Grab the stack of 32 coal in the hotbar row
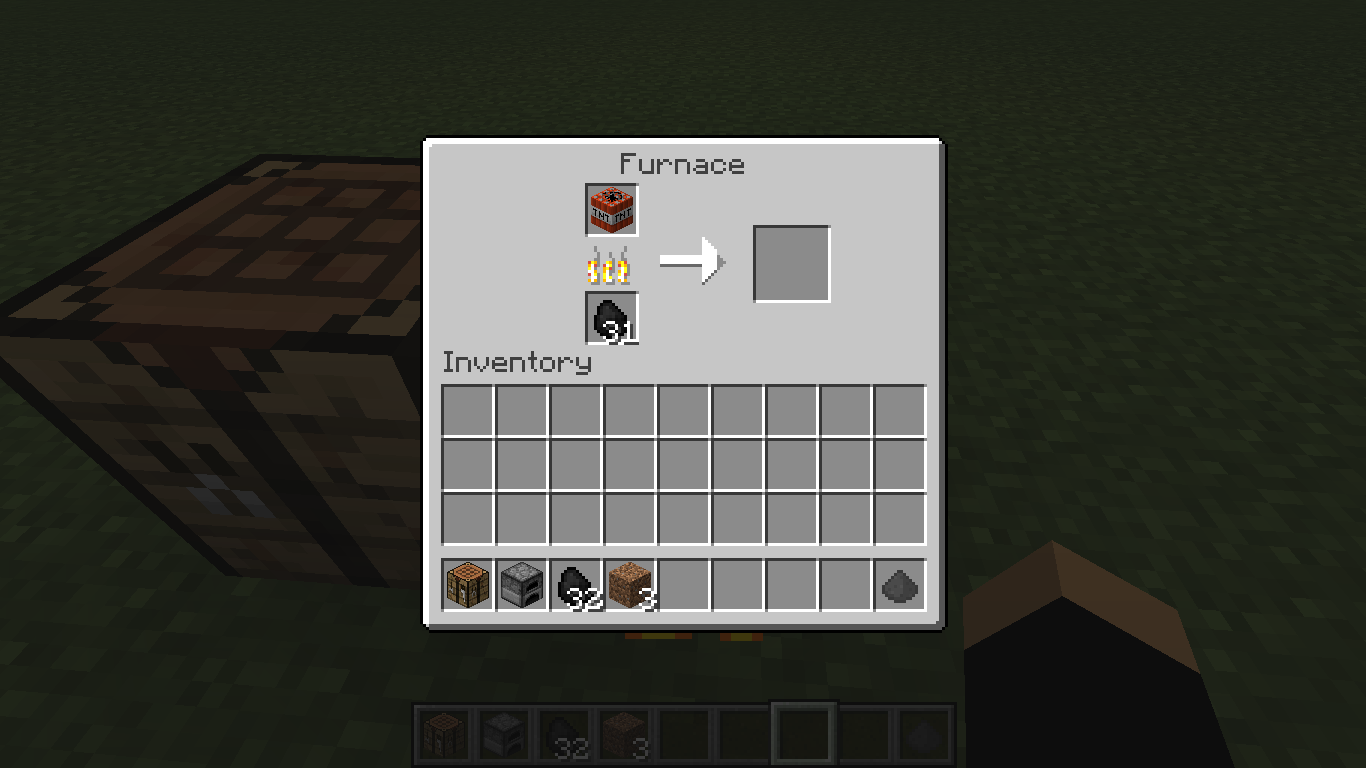The image size is (1366, 768). [575, 585]
